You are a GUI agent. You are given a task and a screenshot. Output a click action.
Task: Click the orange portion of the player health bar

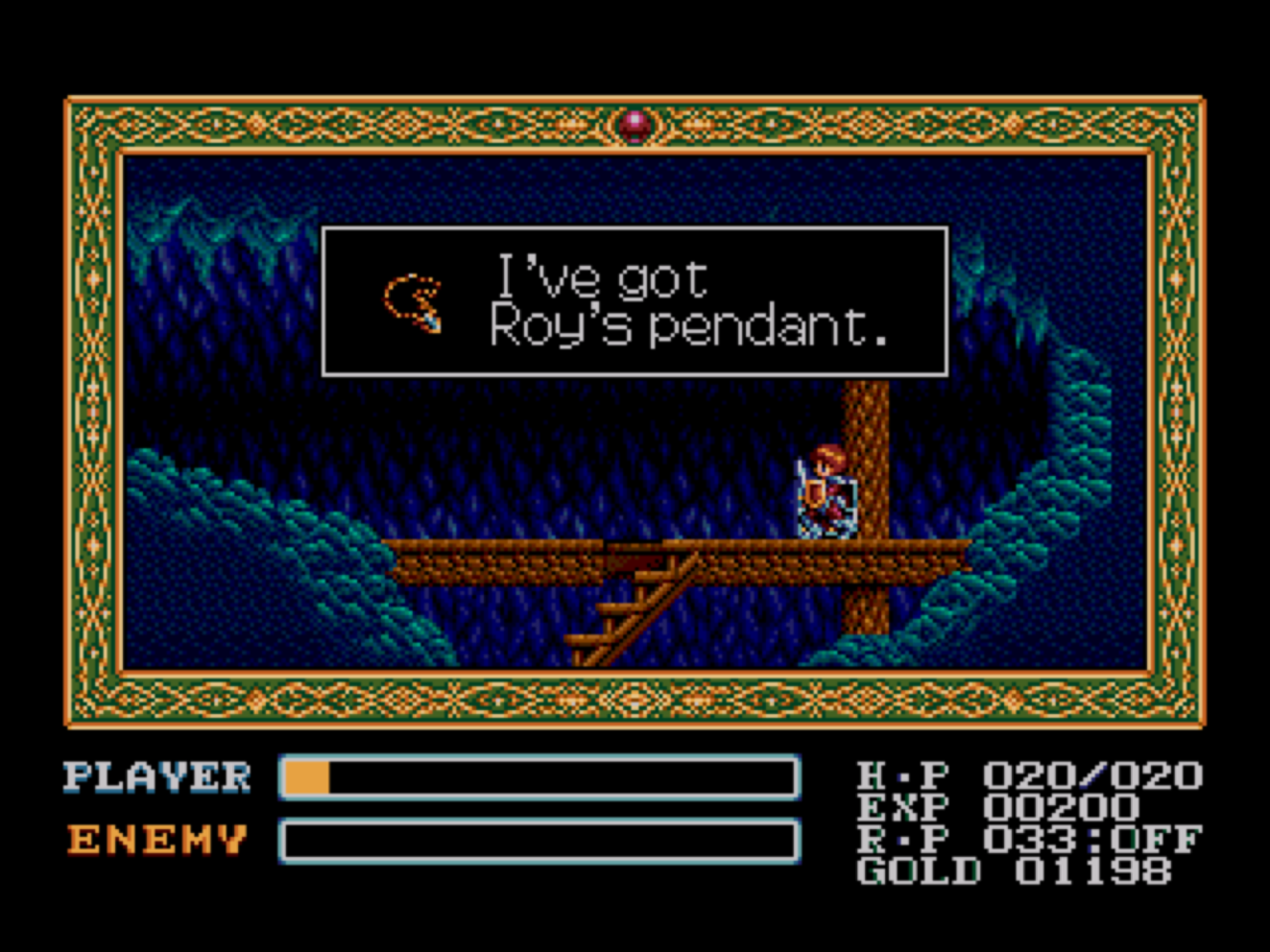(308, 779)
